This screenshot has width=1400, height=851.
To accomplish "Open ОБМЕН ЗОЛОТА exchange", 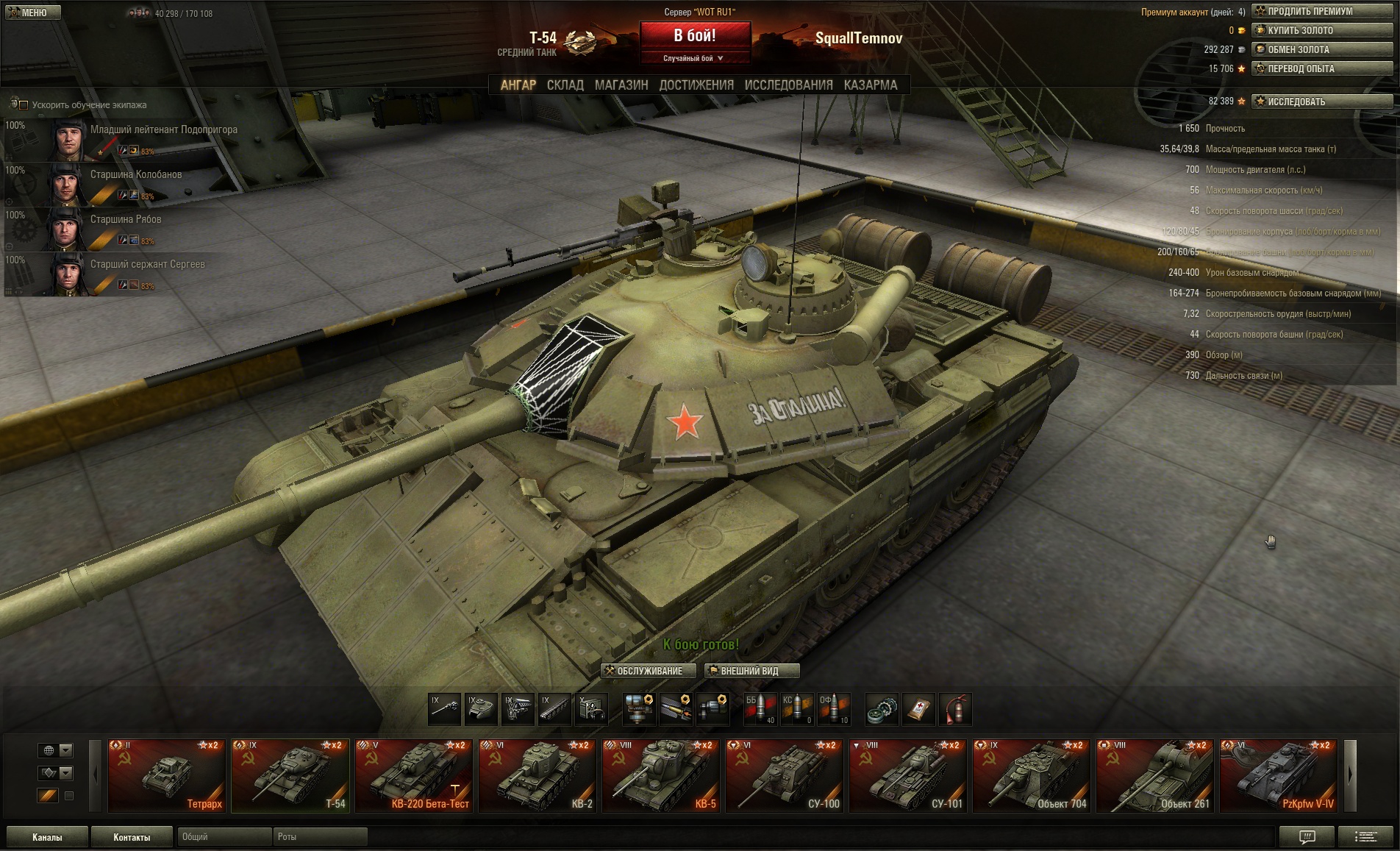I will pyautogui.click(x=1321, y=49).
